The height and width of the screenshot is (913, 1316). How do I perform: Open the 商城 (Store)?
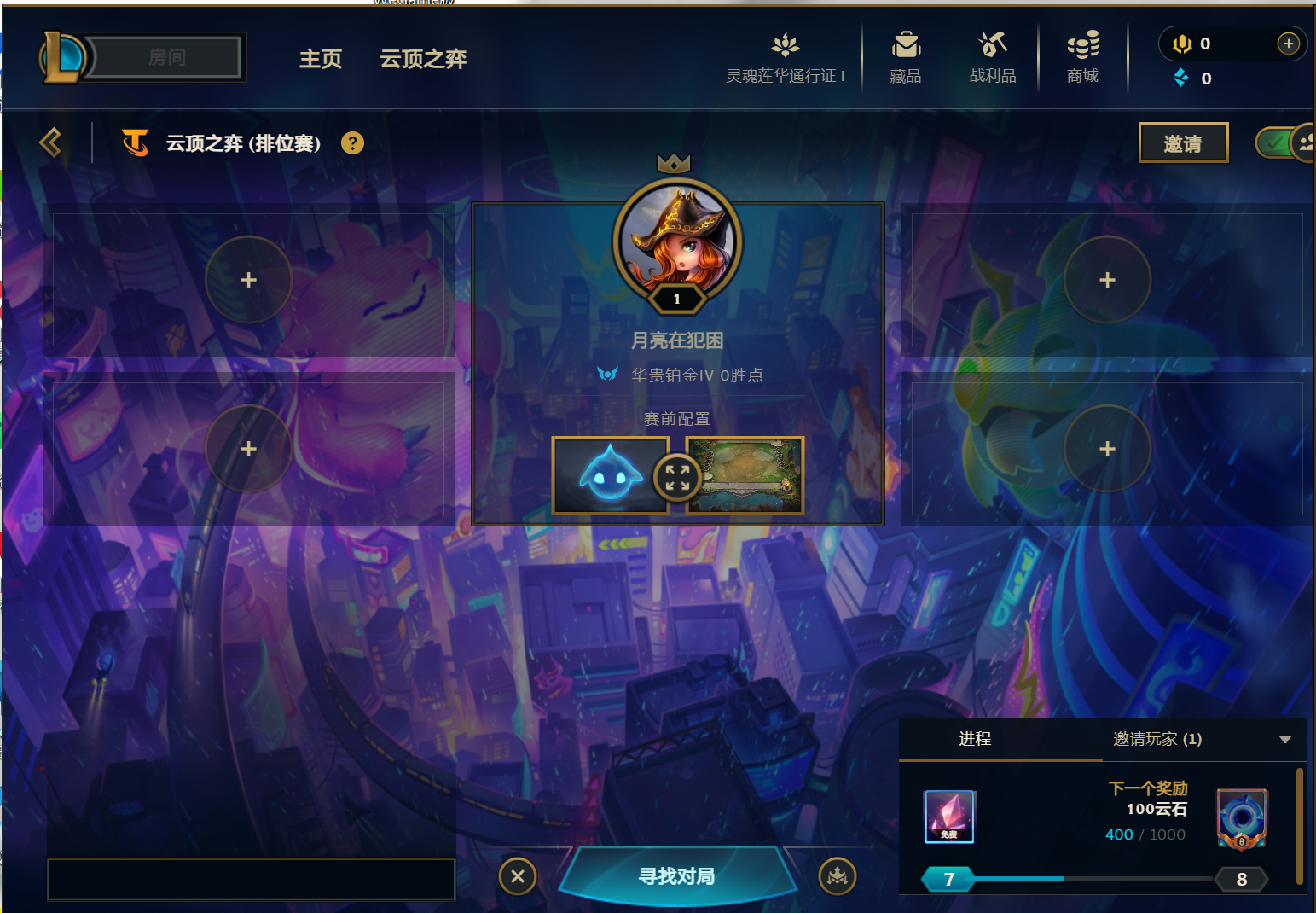1081,55
